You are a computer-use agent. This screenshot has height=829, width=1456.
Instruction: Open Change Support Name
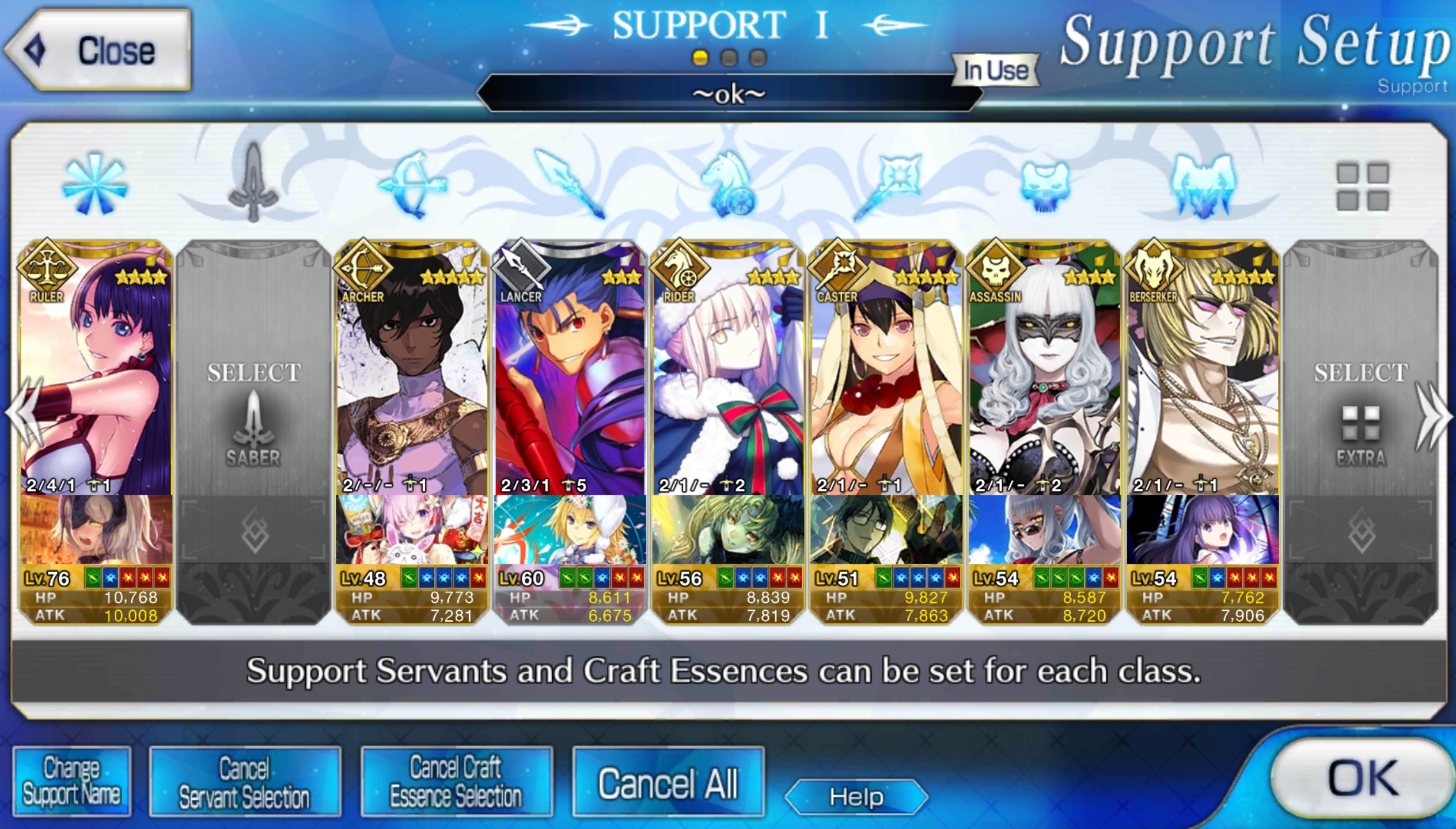(72, 781)
